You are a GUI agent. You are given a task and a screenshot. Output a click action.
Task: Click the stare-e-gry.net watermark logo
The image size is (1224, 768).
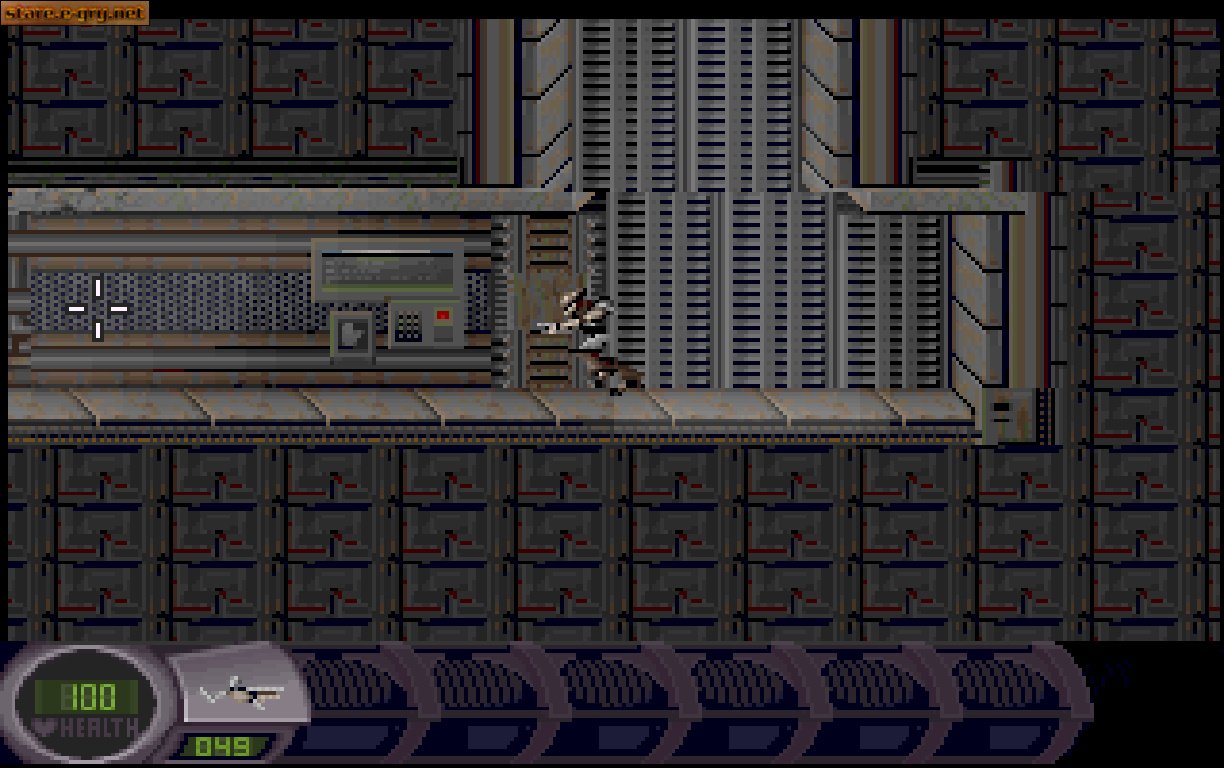click(x=75, y=13)
